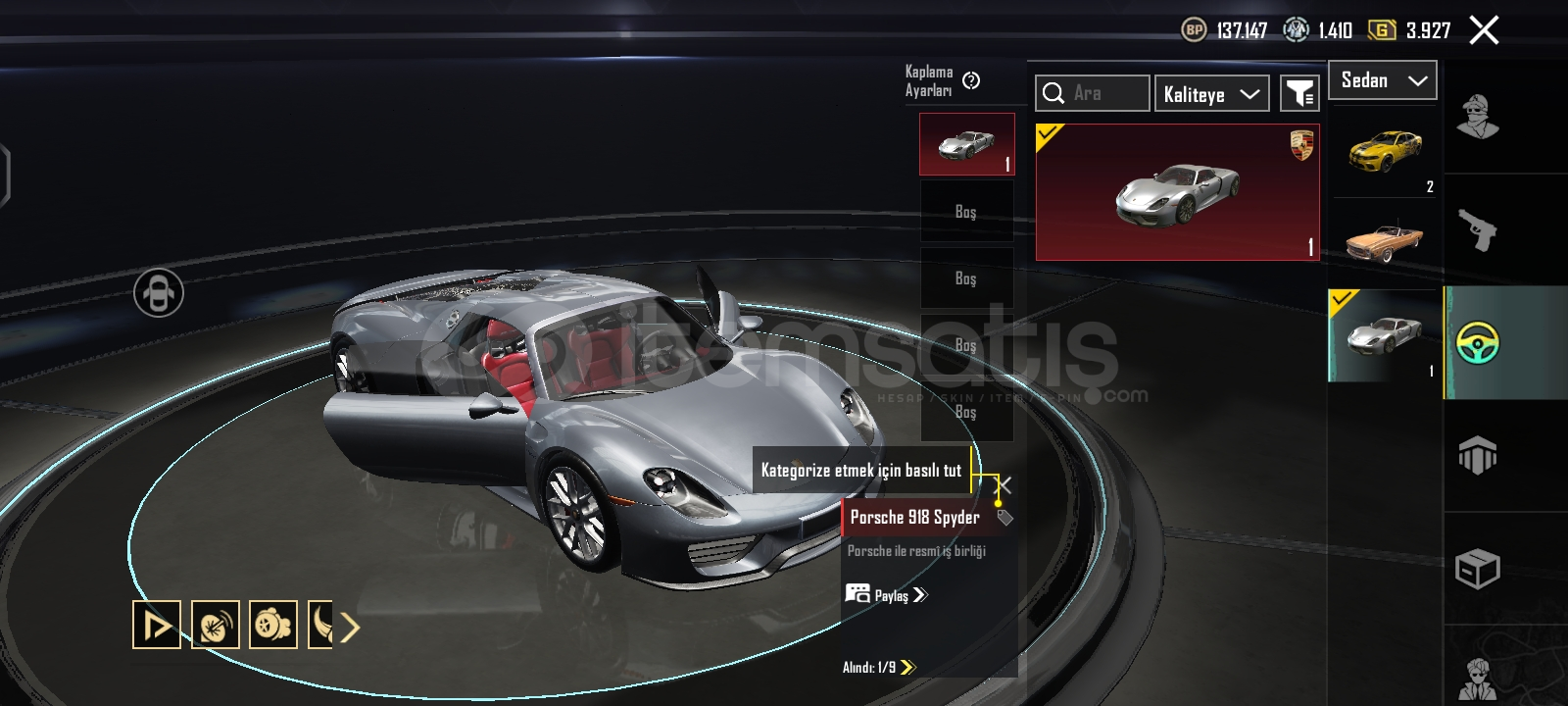
Task: Play the vehicle preview animation
Action: [x=157, y=625]
